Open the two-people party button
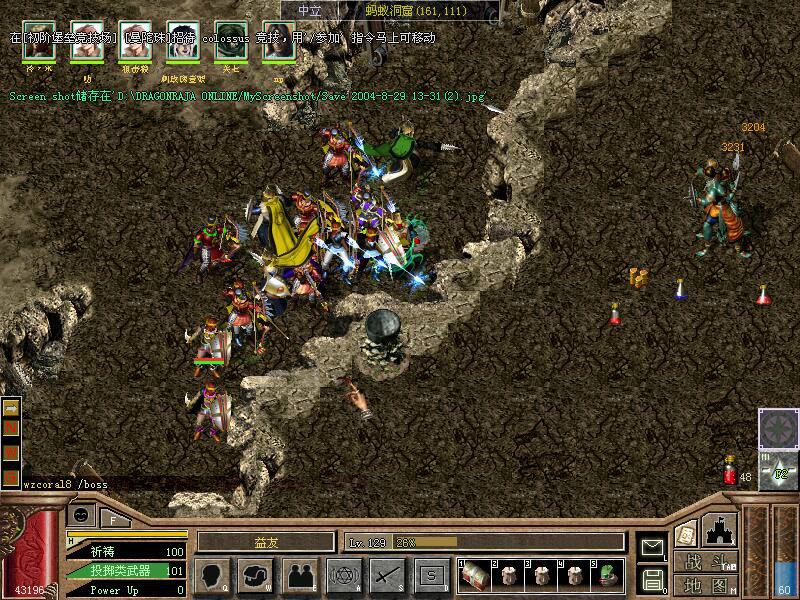800x600 pixels. click(299, 575)
